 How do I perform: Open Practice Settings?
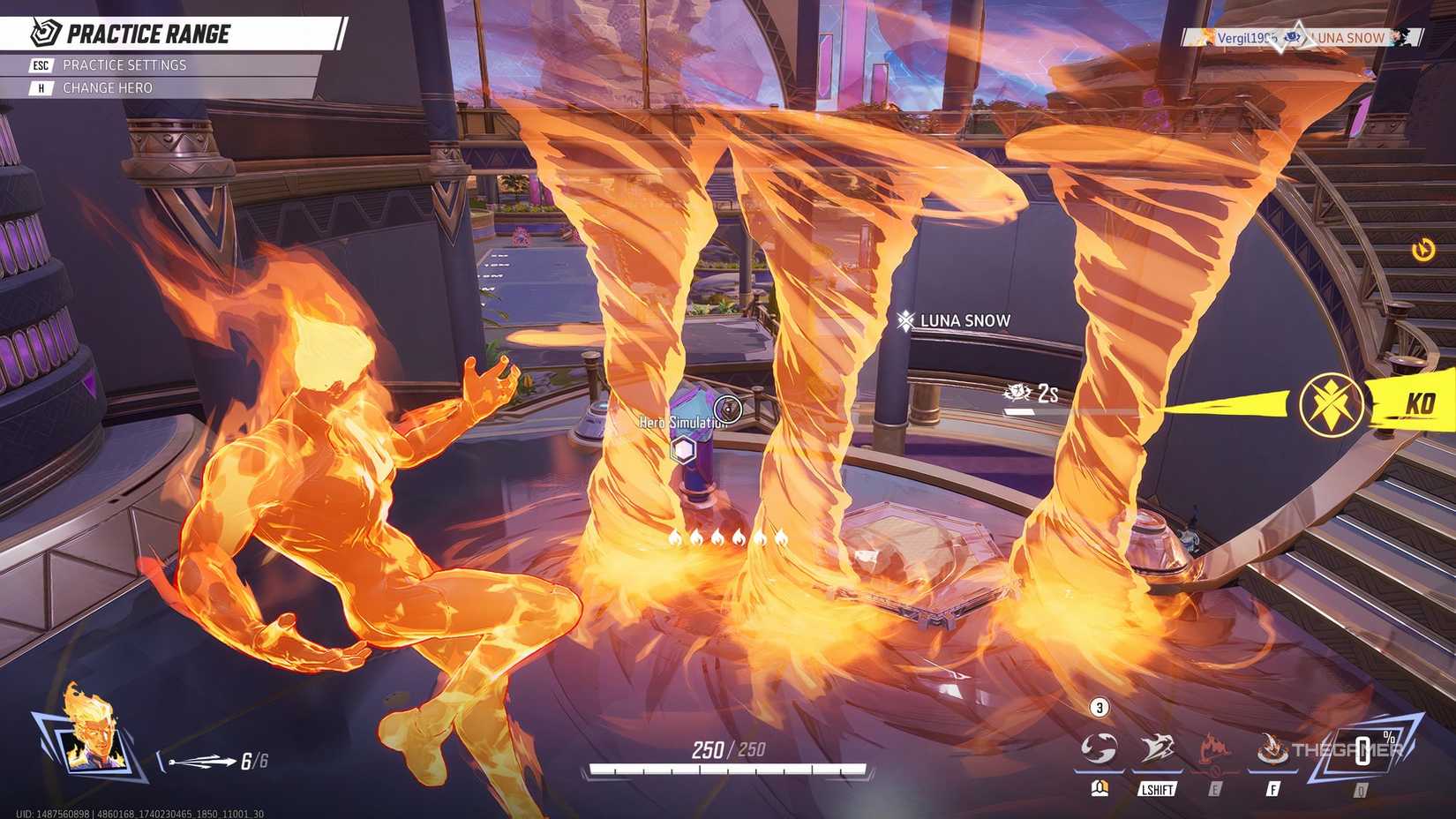tap(124, 64)
